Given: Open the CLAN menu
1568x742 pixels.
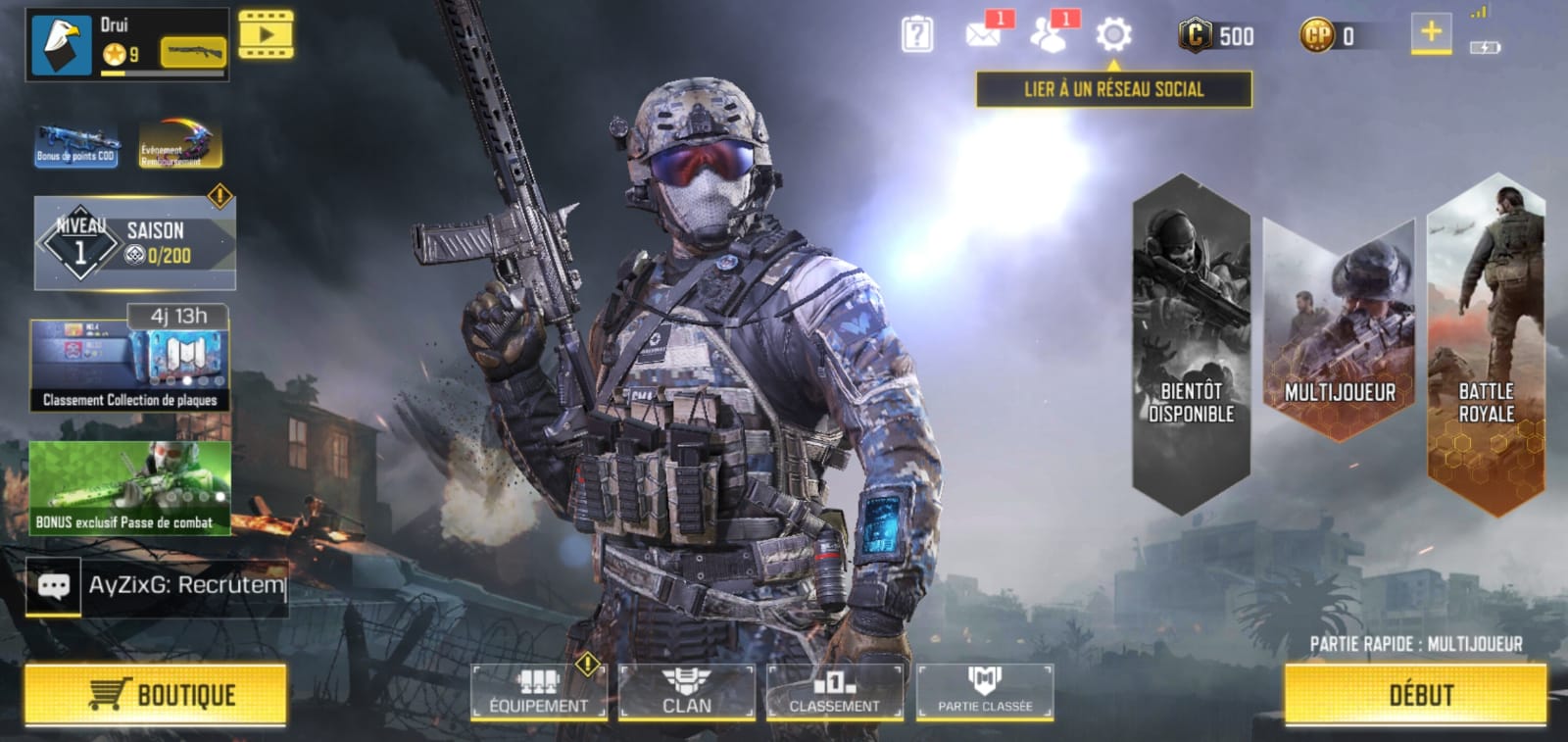Looking at the screenshot, I should pos(686,691).
